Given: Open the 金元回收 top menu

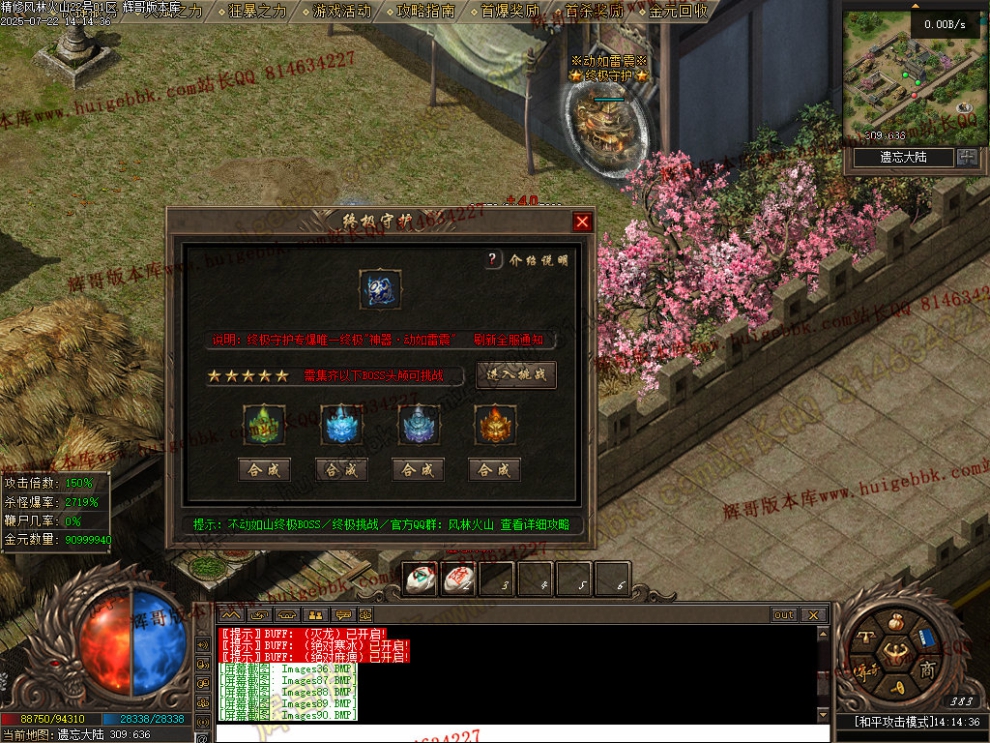Looking at the screenshot, I should click(678, 11).
